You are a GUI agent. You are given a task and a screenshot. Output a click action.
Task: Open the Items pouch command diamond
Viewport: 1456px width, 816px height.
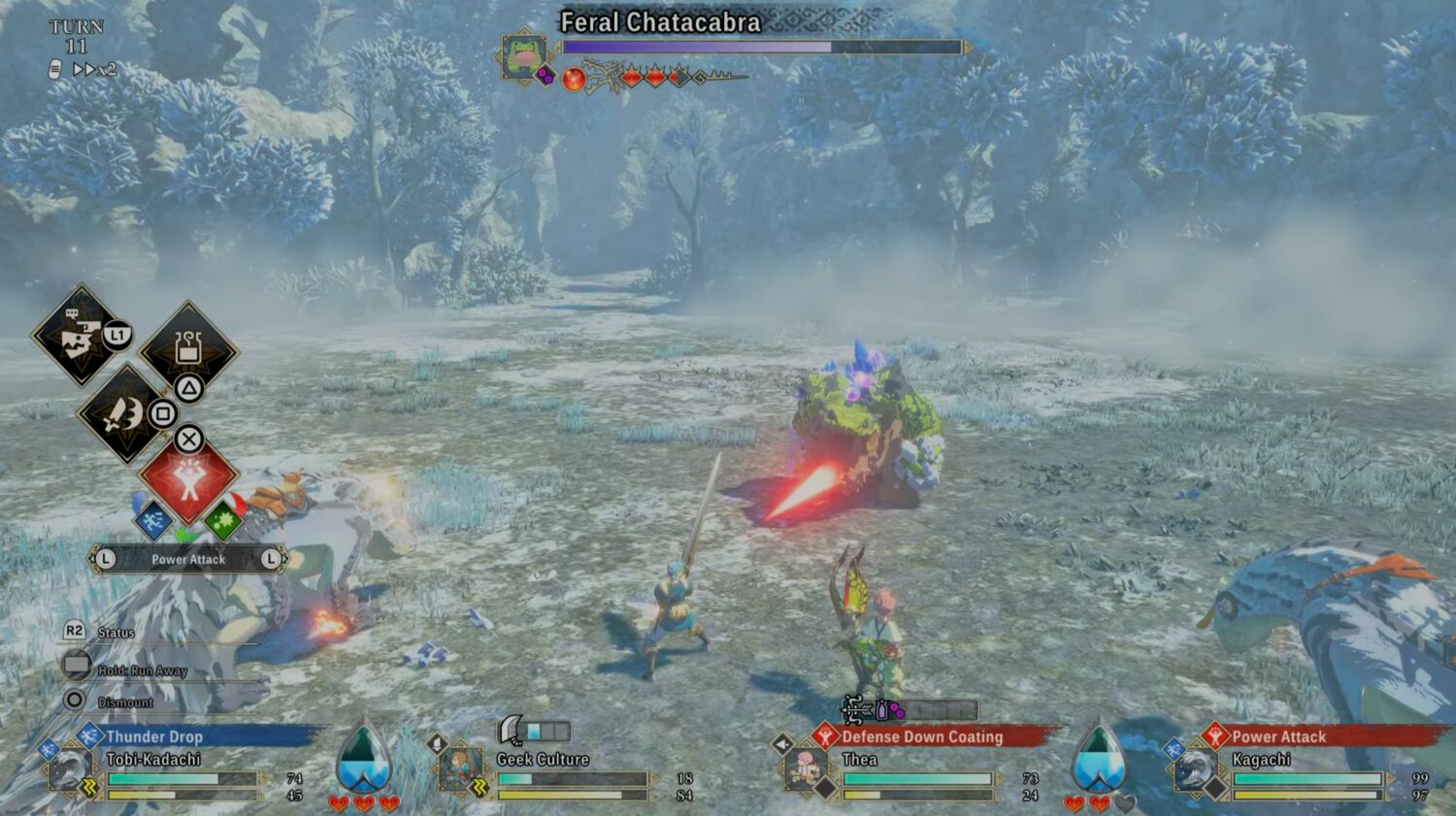coord(188,349)
